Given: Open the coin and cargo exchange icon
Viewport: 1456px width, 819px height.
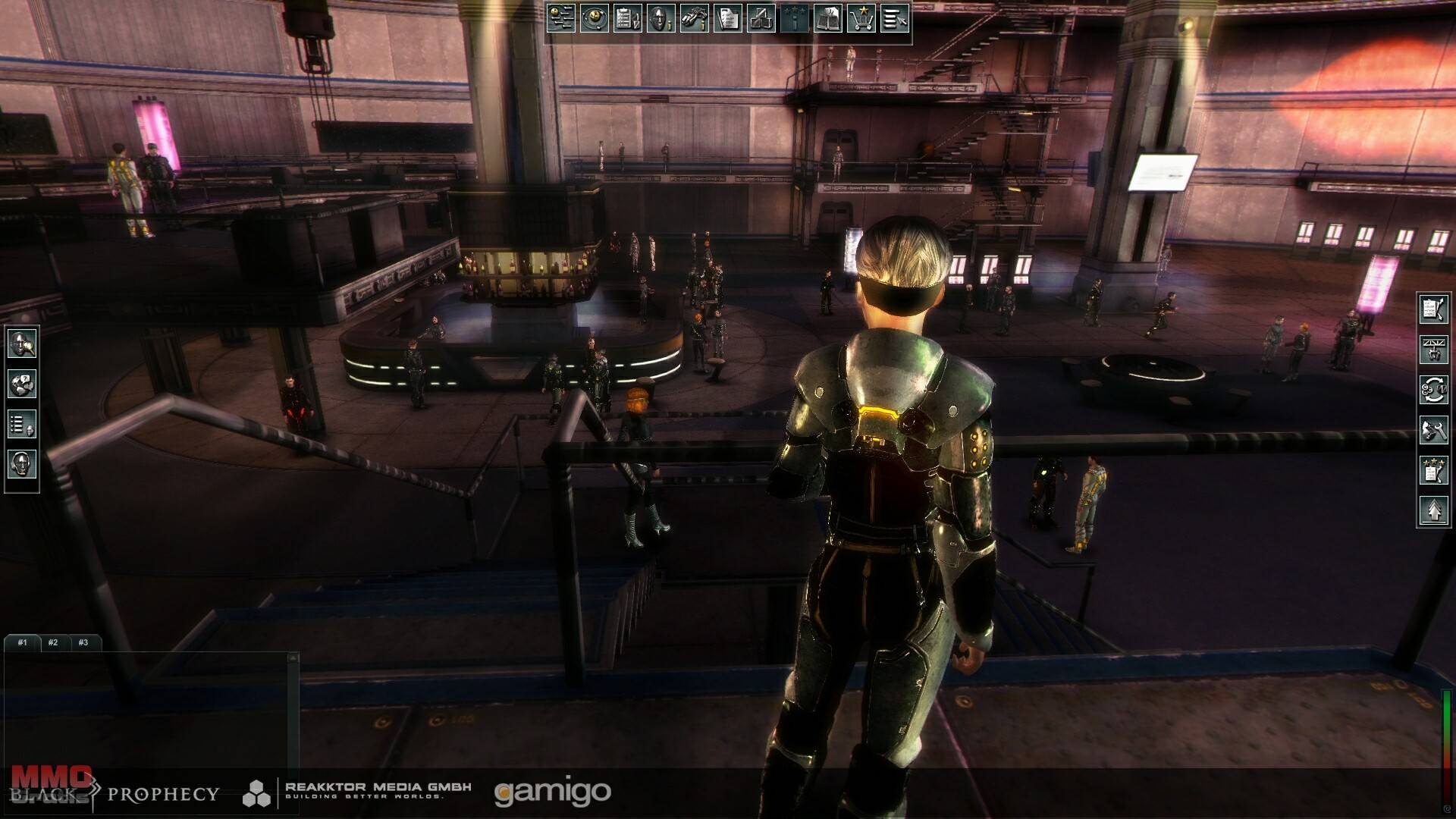Looking at the screenshot, I should [x=1433, y=390].
